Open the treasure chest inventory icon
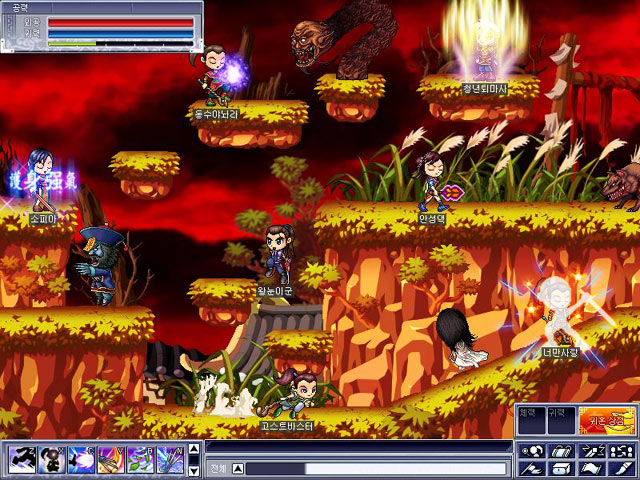The width and height of the screenshot is (640, 480). [x=562, y=468]
